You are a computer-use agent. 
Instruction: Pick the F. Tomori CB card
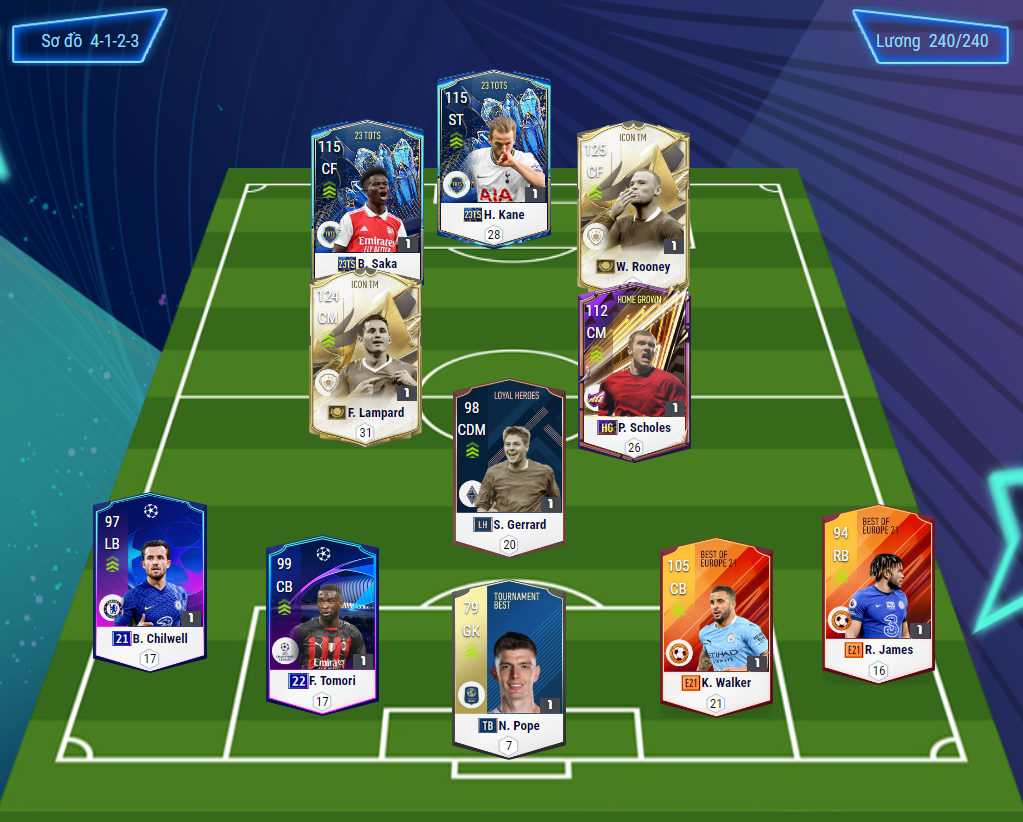coord(321,625)
